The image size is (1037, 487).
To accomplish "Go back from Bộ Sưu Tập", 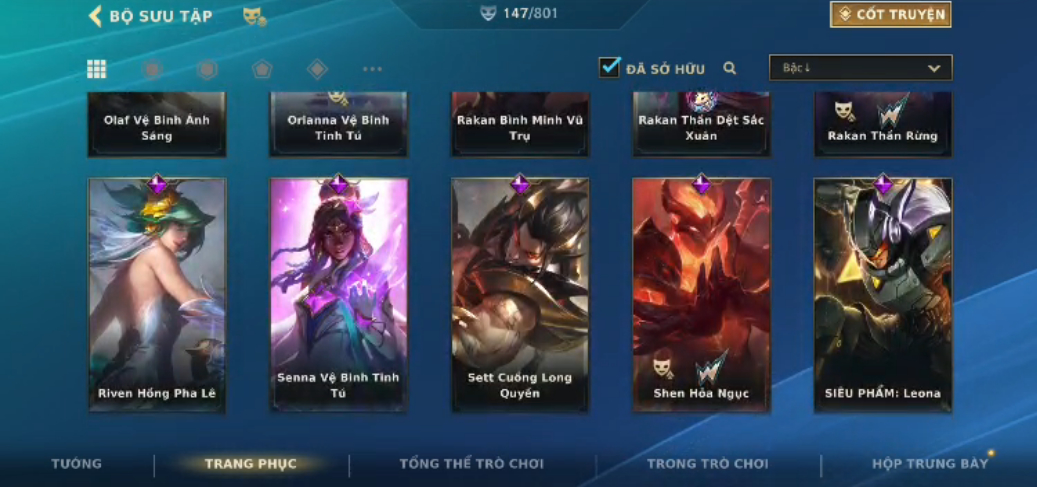I will coord(96,15).
